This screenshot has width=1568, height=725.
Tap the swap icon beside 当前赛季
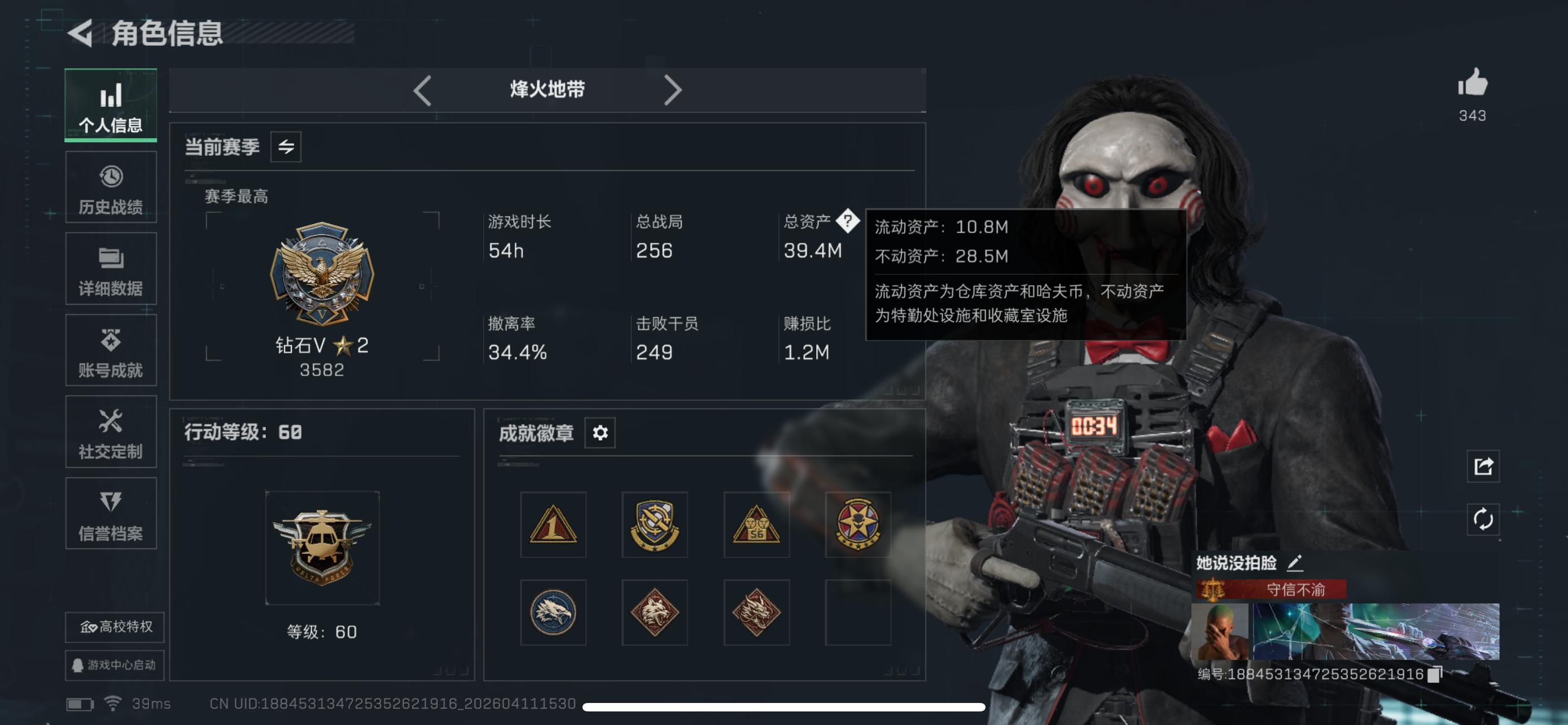(x=286, y=146)
